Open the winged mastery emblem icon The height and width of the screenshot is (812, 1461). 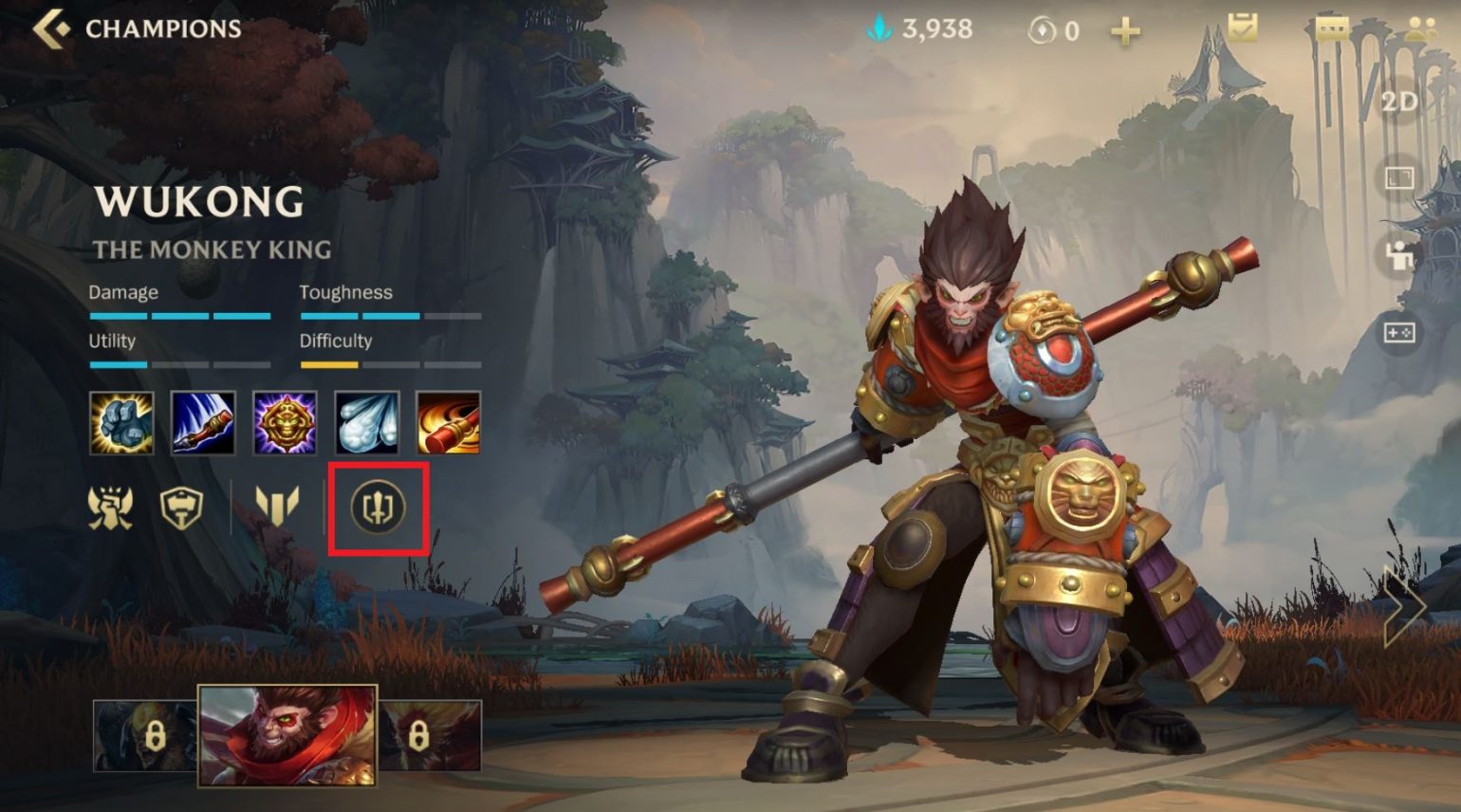[x=277, y=506]
